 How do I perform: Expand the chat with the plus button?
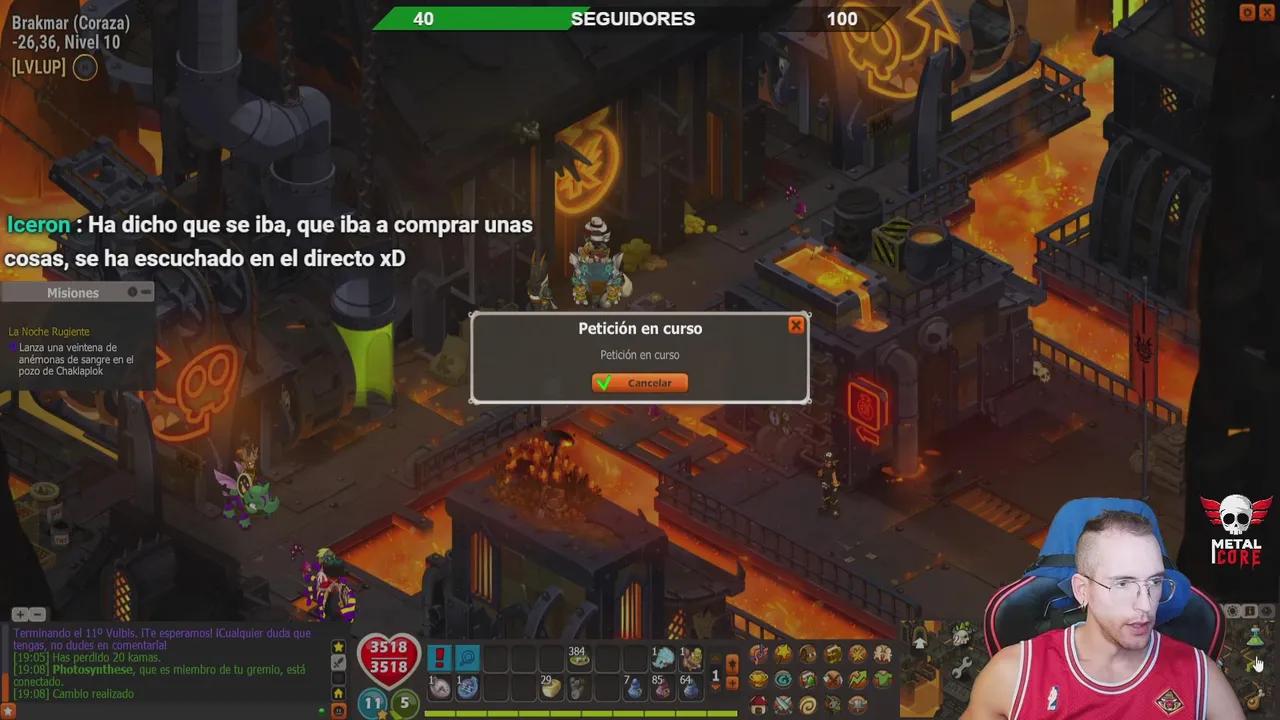19,613
